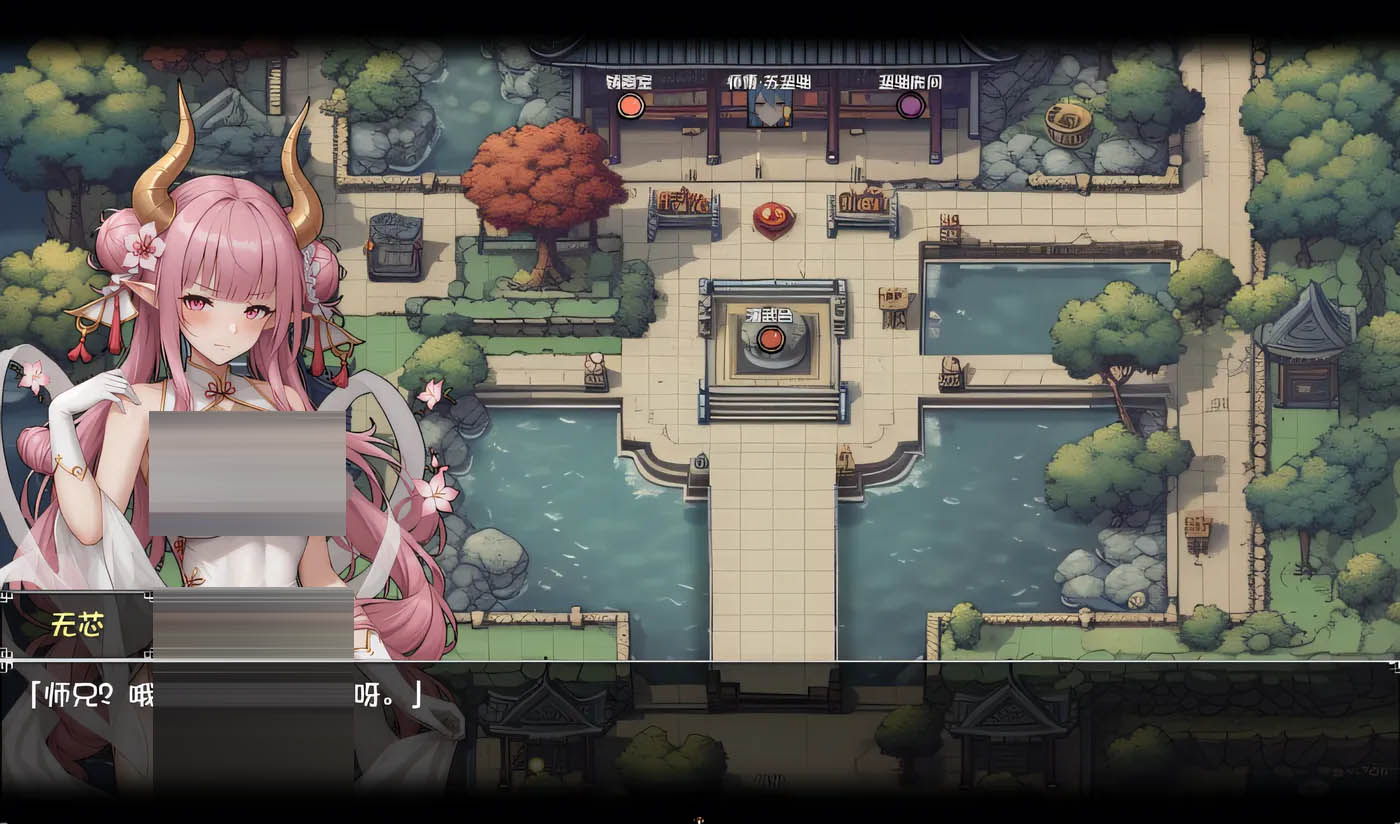Select the red marker on the central stone platform
The image size is (1400, 824).
(x=769, y=339)
